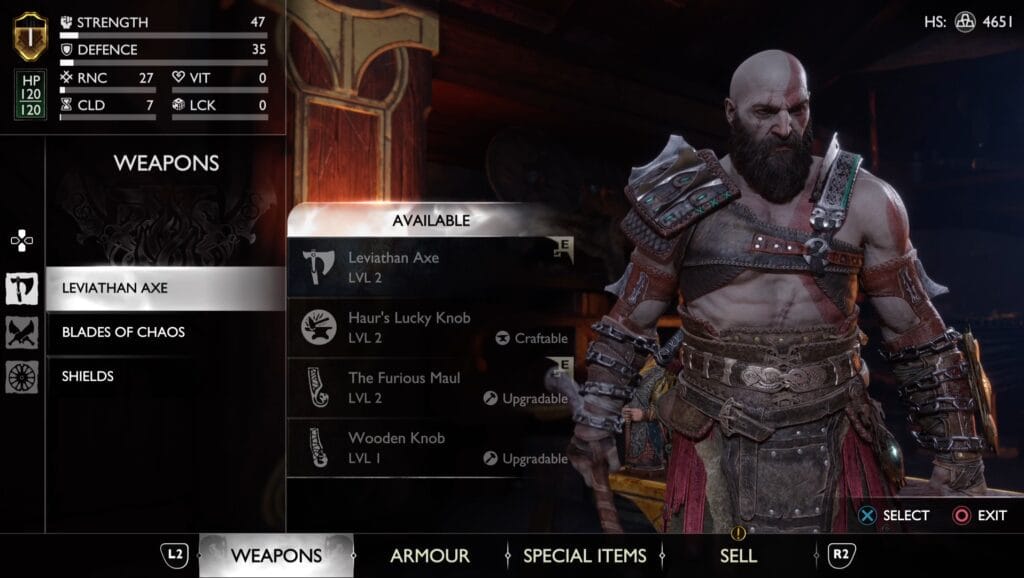1024x578 pixels.
Task: Choose Blades of Chaos category
Action: 165,332
